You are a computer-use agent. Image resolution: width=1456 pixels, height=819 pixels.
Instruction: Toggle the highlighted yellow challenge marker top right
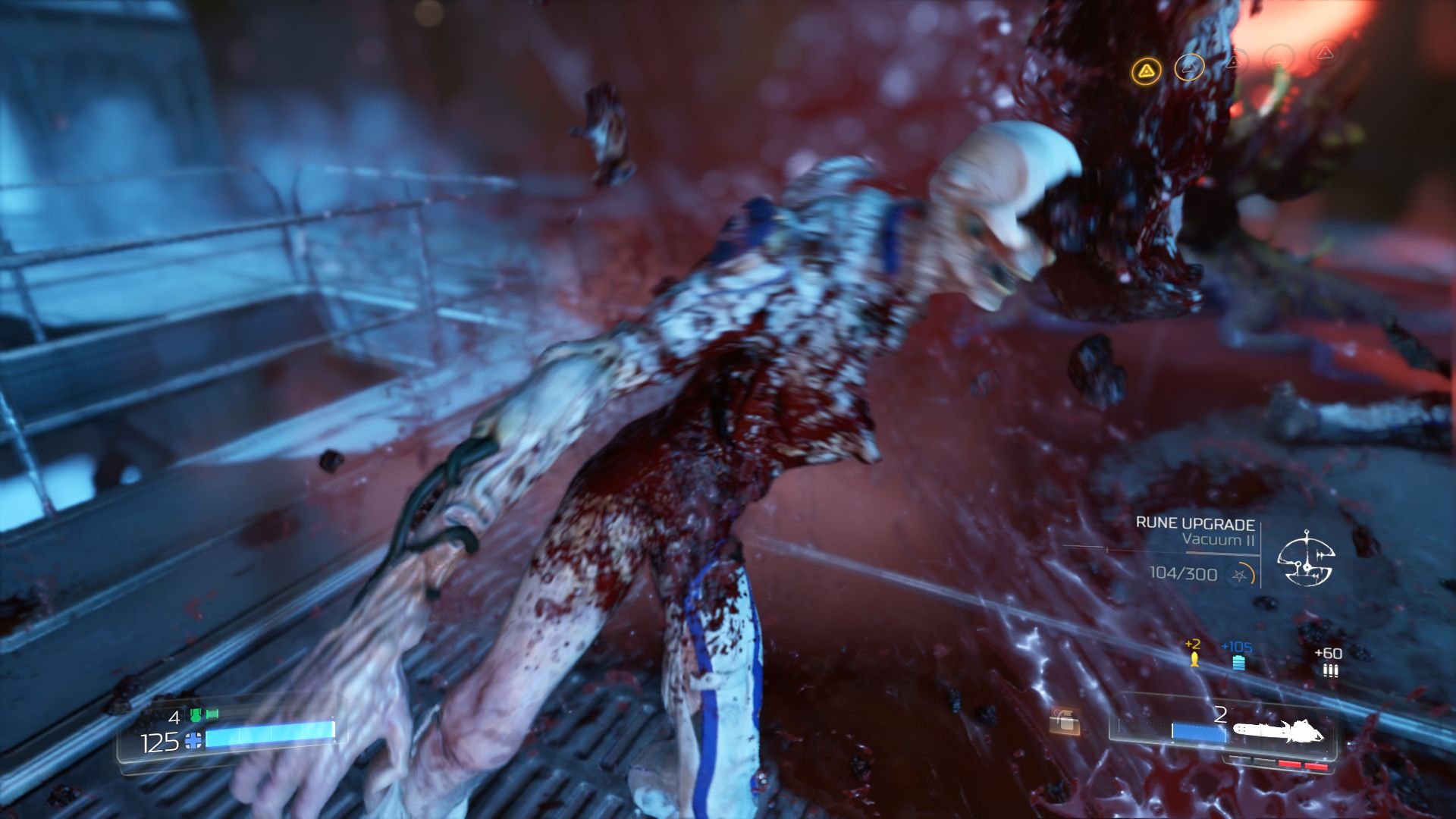1146,69
